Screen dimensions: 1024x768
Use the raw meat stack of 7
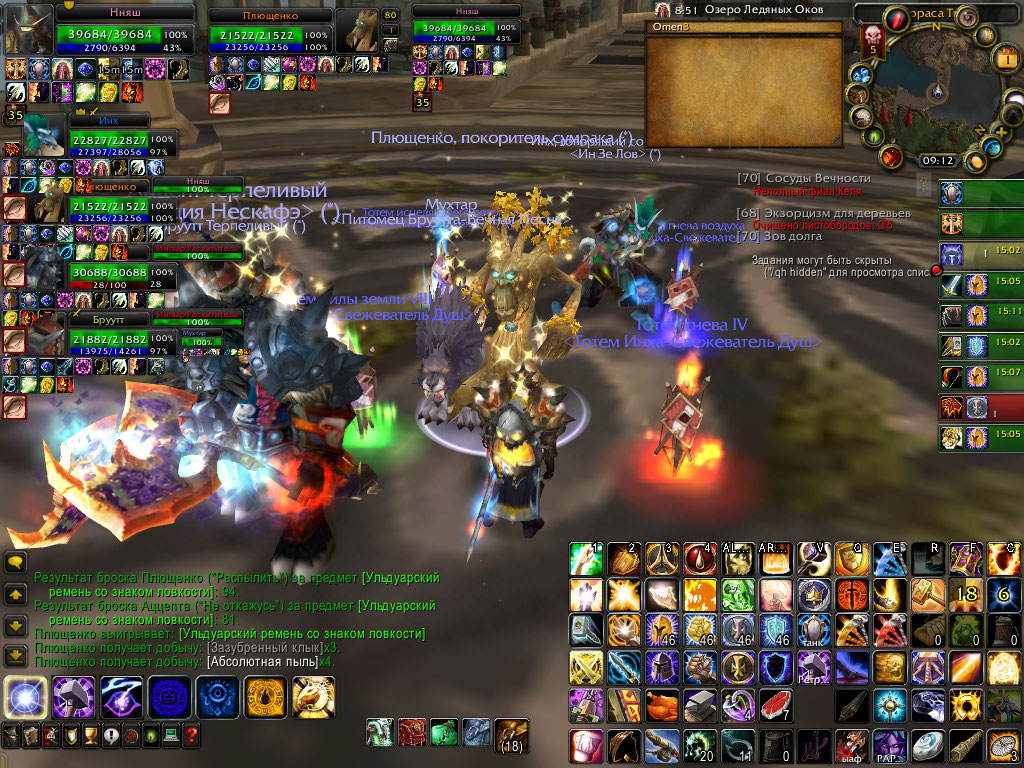775,706
